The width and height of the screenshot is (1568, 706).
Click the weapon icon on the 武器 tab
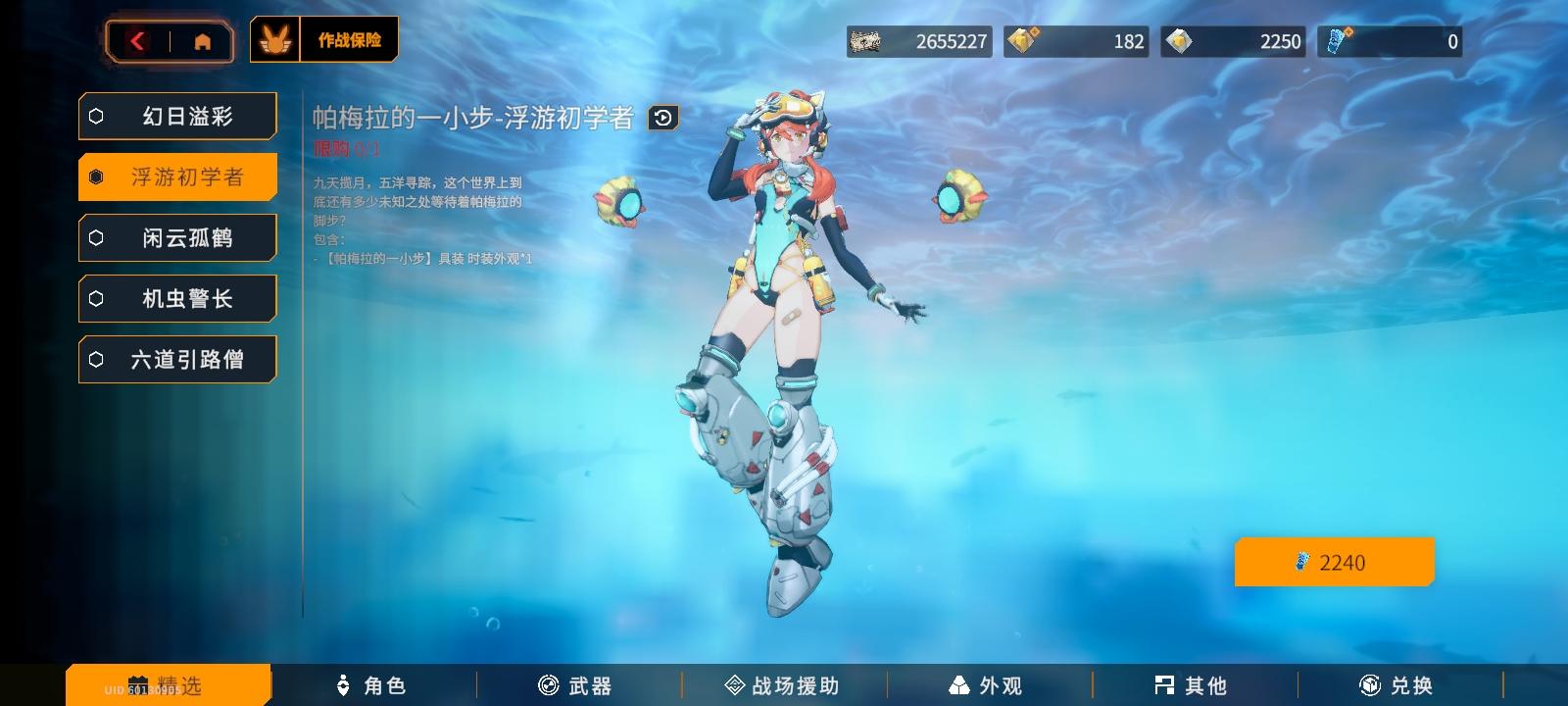click(x=546, y=685)
